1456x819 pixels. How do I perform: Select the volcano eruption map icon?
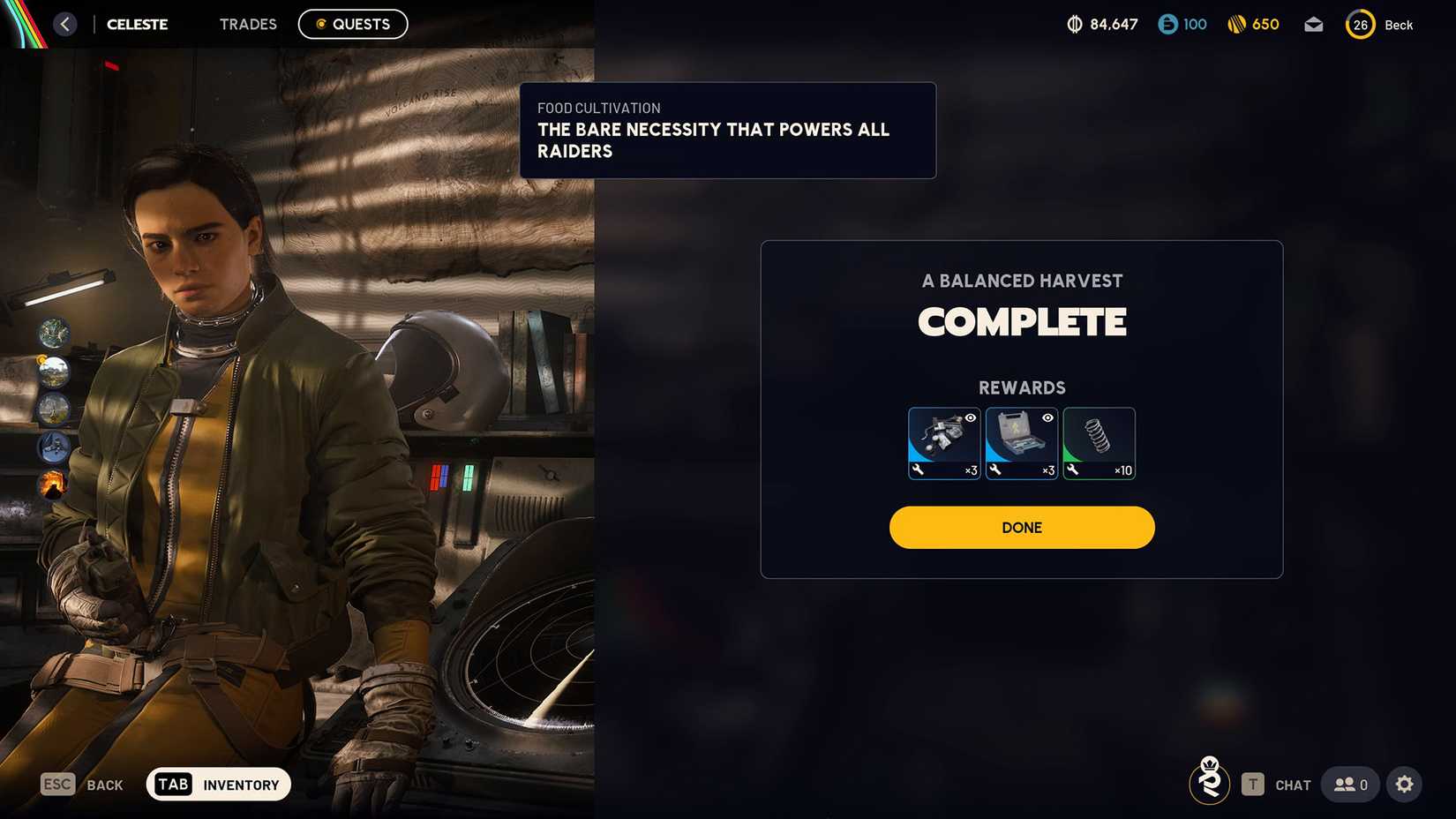tap(53, 485)
